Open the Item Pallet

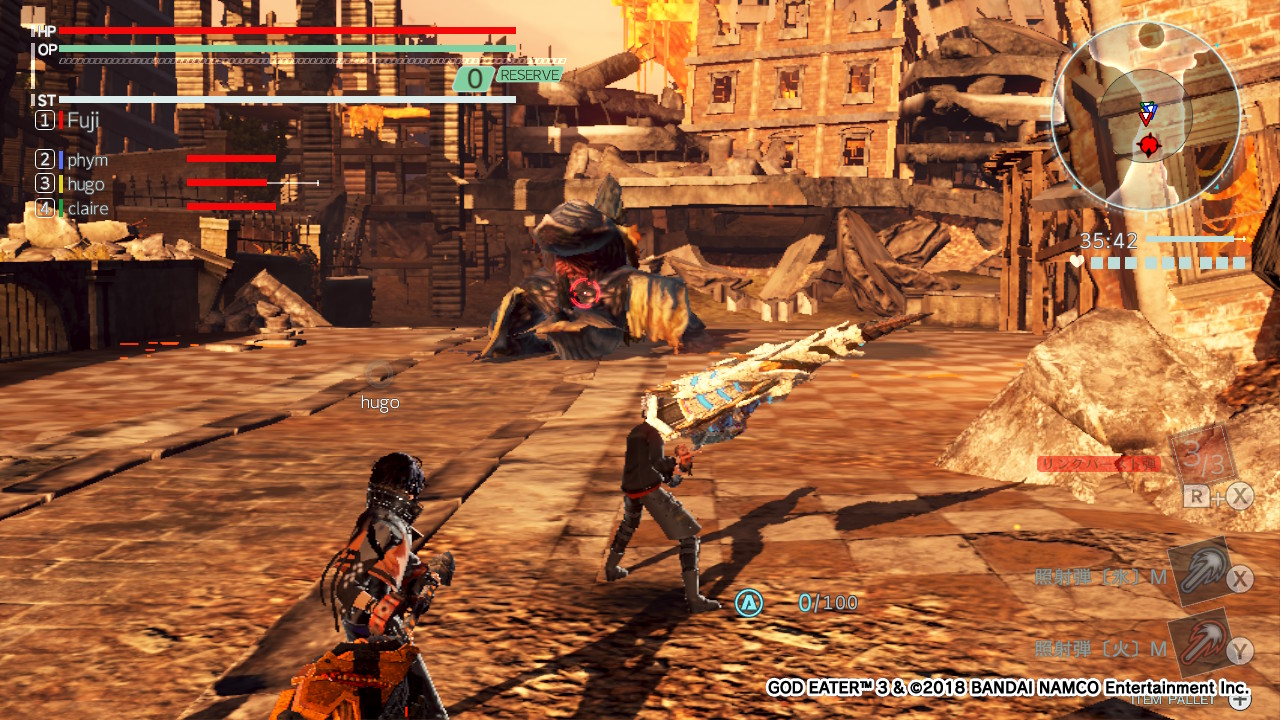1238,700
